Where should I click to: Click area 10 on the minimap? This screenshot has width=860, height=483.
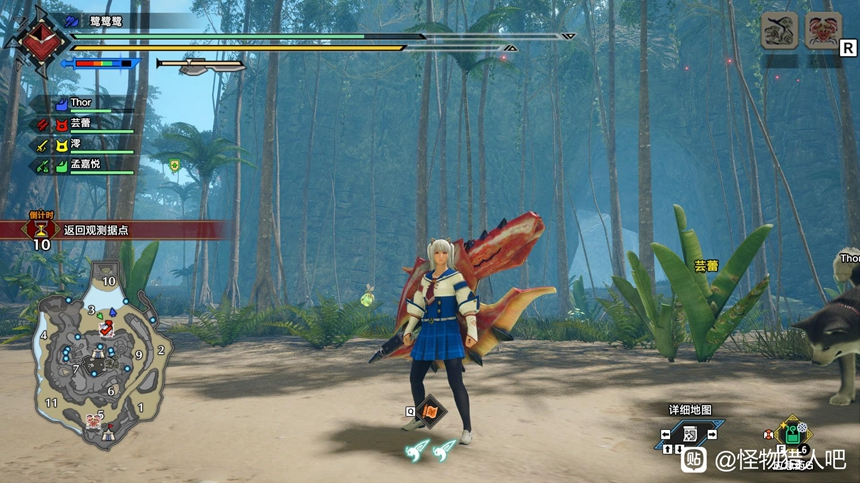[109, 282]
